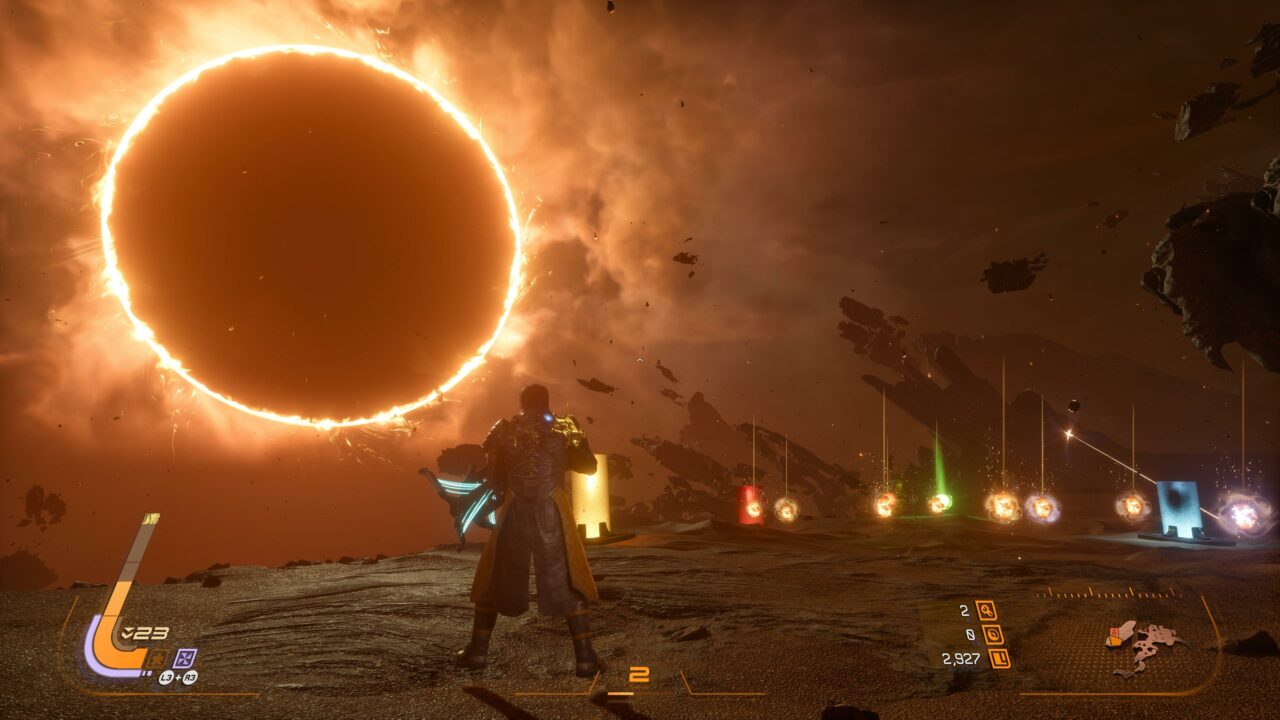Select the key resource icon

pyautogui.click(x=986, y=610)
